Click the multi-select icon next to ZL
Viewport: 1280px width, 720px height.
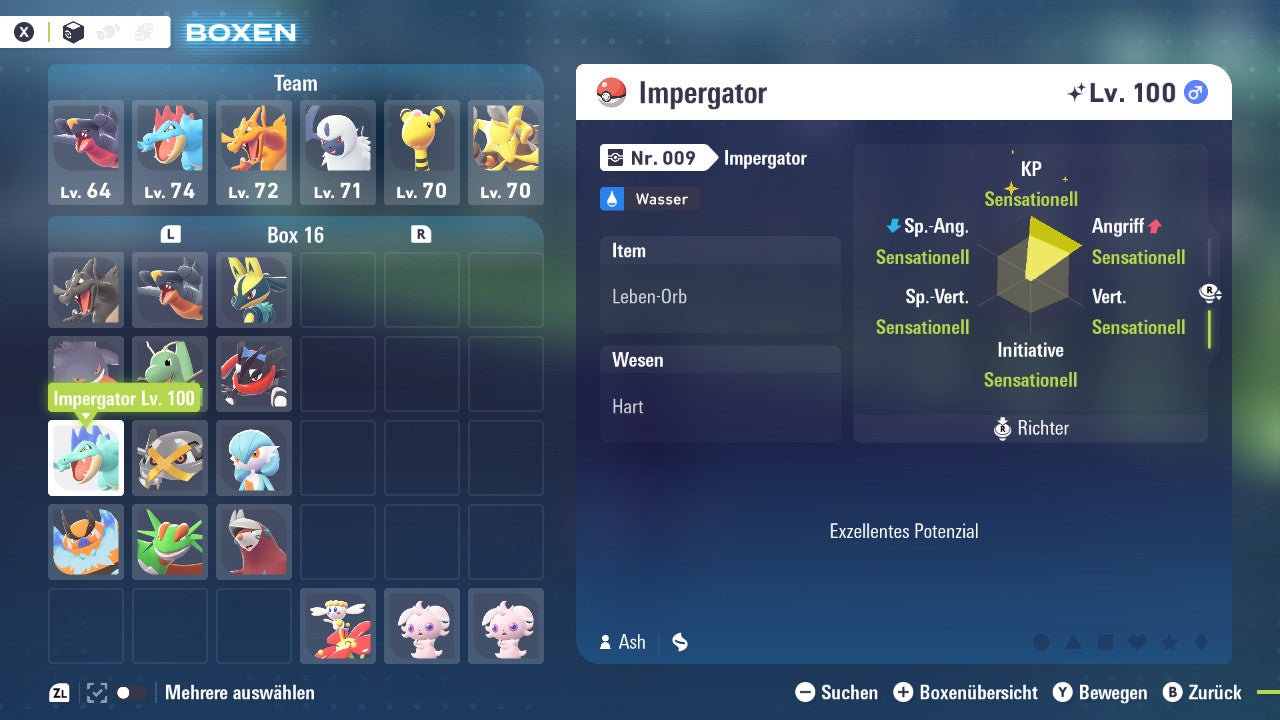94,692
